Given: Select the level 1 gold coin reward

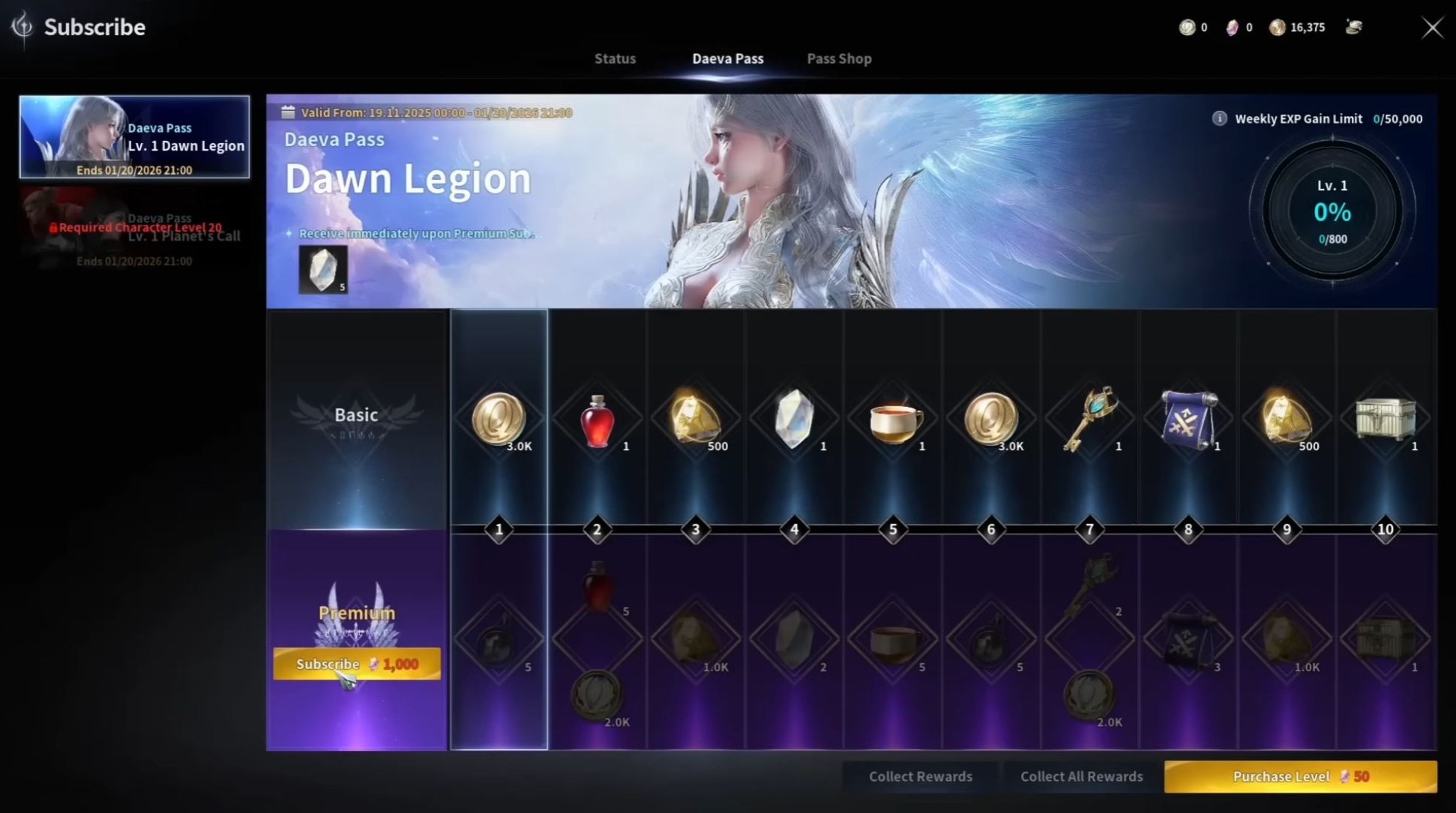Looking at the screenshot, I should (x=499, y=419).
